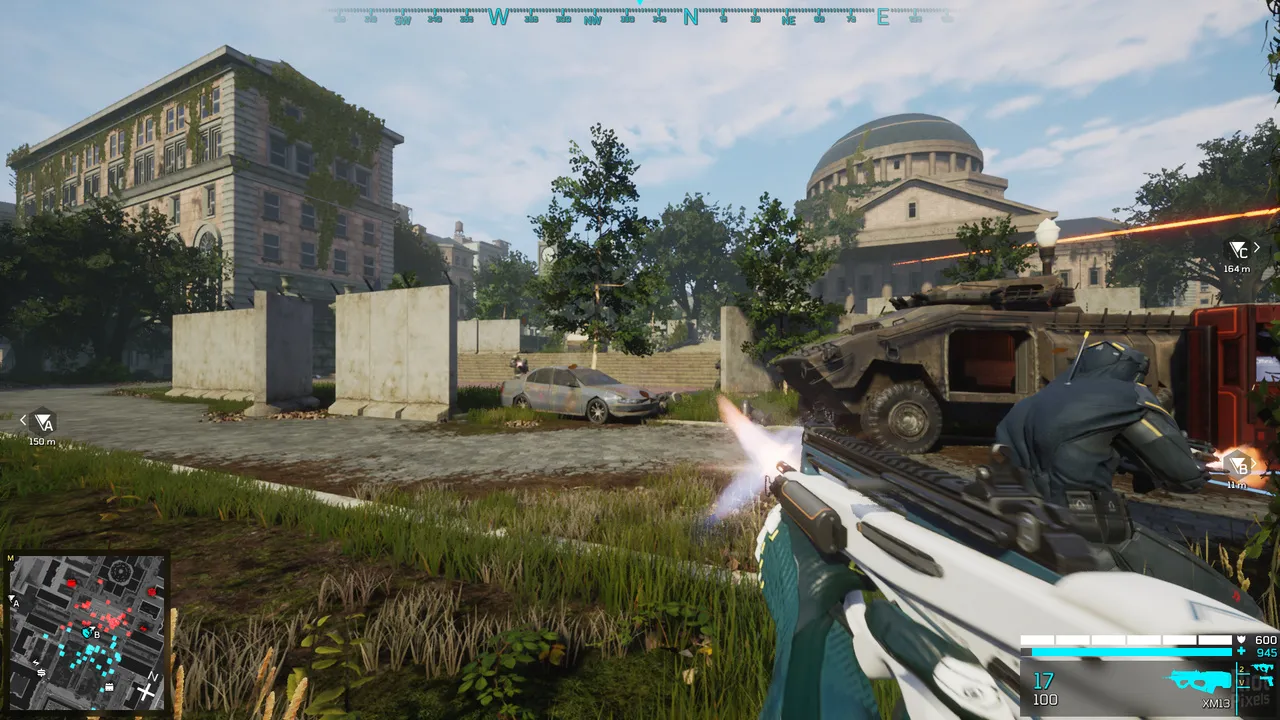Image resolution: width=1280 pixels, height=720 pixels.
Task: Click the north compass cross on the minimap
Action: 147,690
